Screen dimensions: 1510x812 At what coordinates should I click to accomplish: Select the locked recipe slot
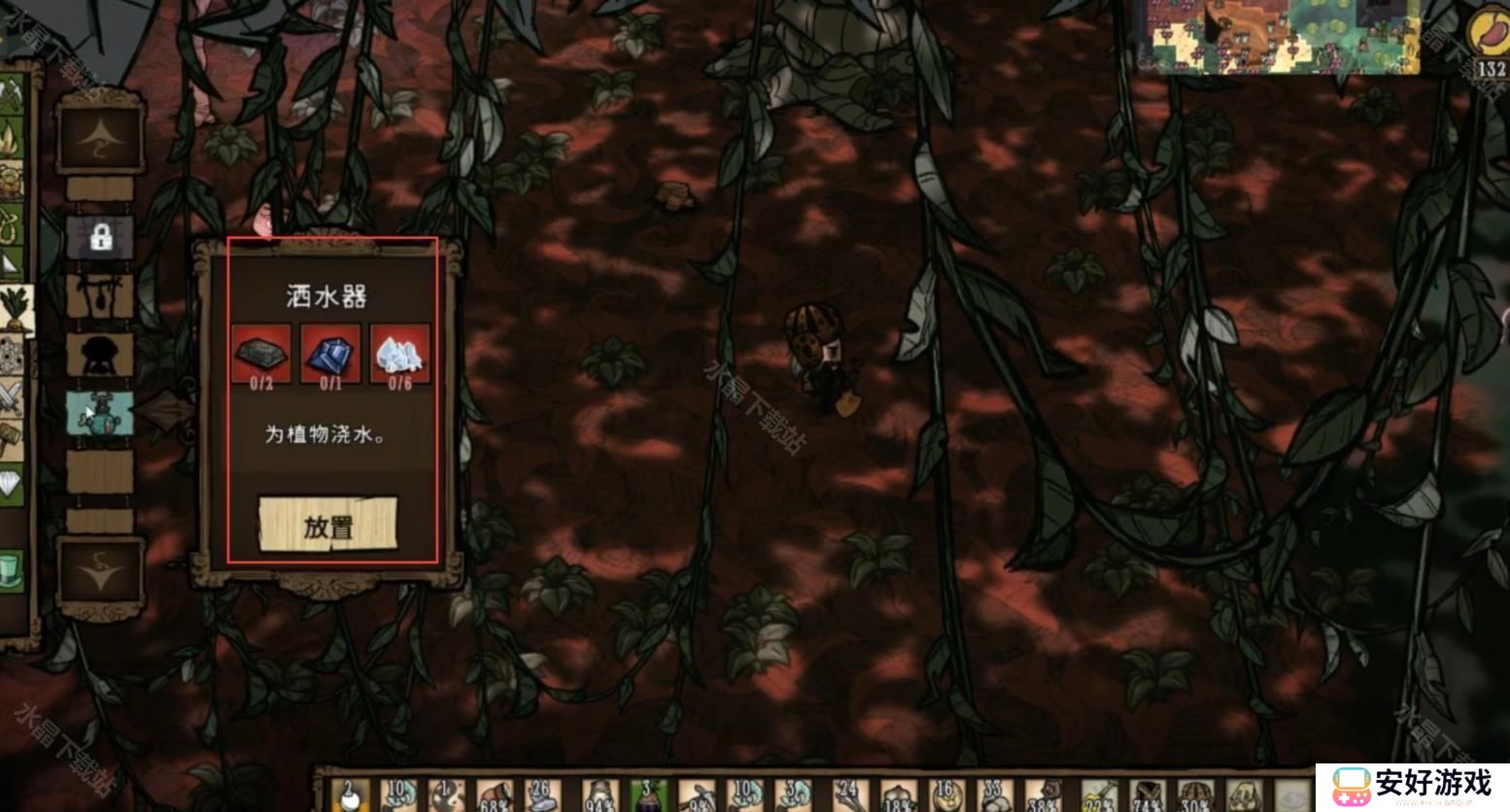pos(100,236)
